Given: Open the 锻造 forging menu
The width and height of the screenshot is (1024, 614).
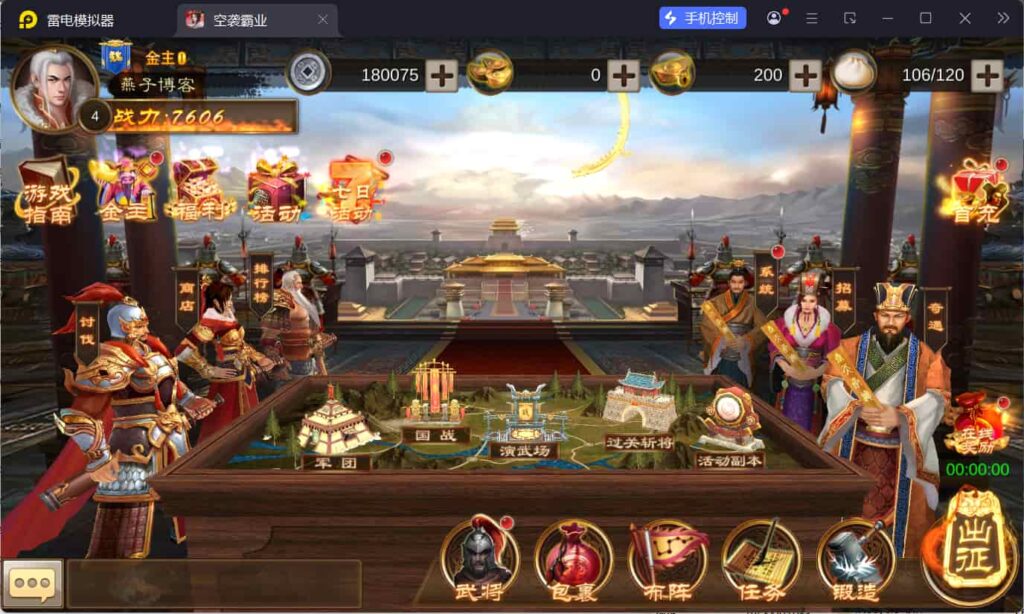Looking at the screenshot, I should pyautogui.click(x=855, y=558).
